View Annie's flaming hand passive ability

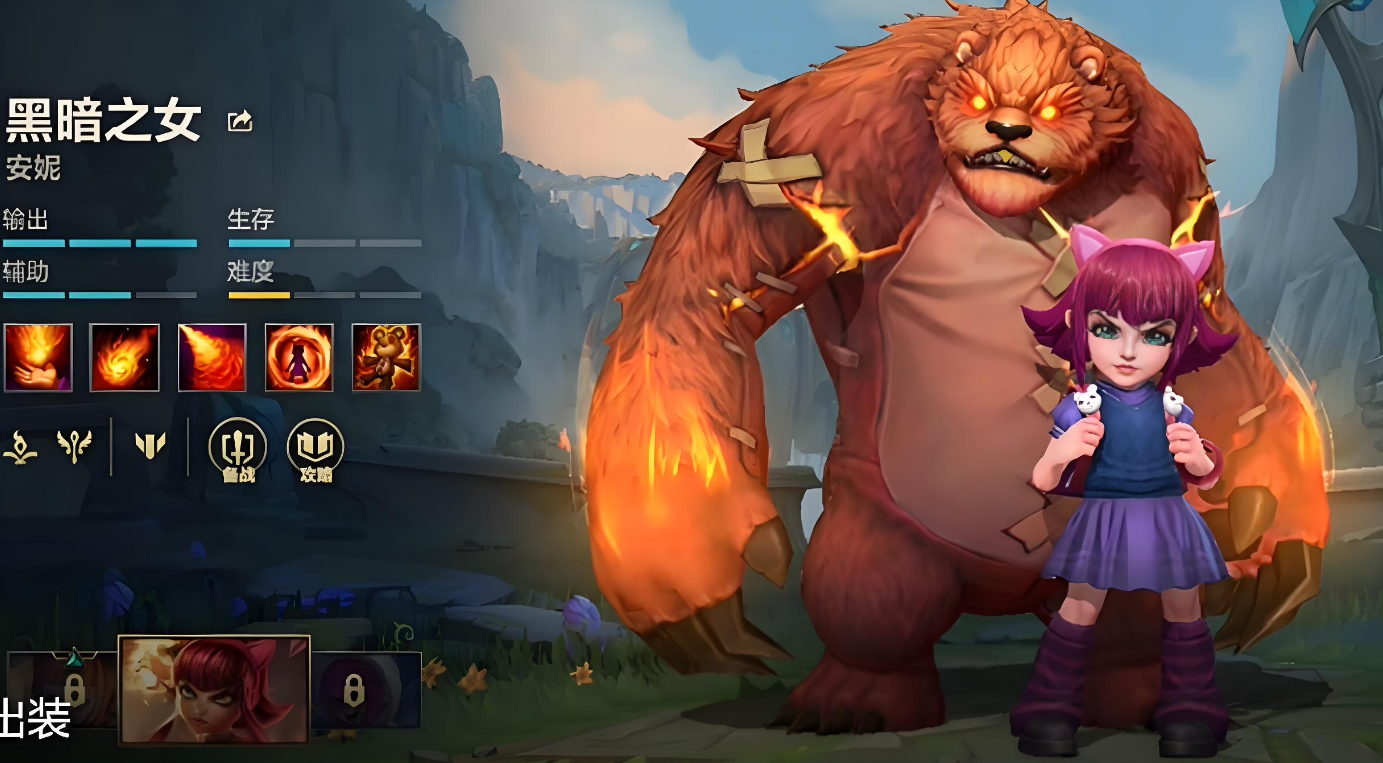point(38,357)
